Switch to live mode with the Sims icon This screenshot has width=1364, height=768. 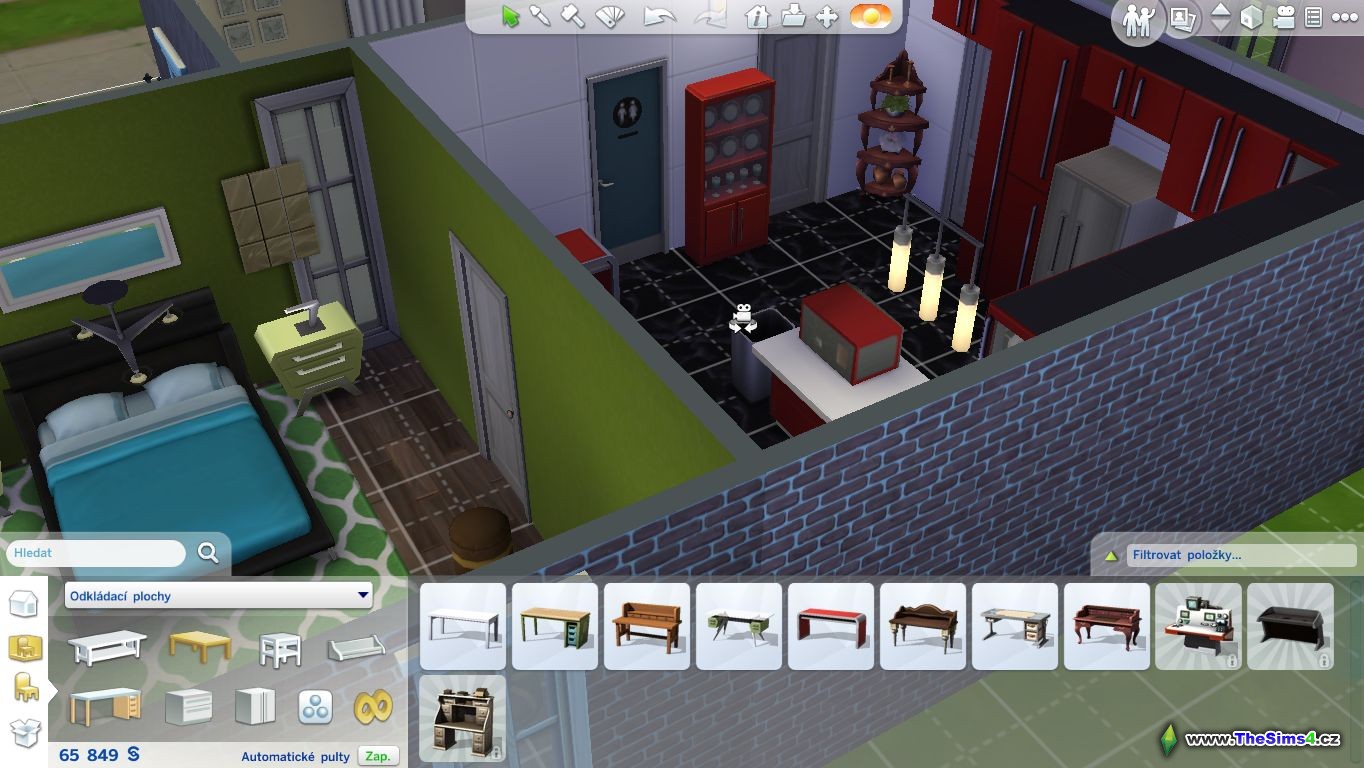point(1138,20)
